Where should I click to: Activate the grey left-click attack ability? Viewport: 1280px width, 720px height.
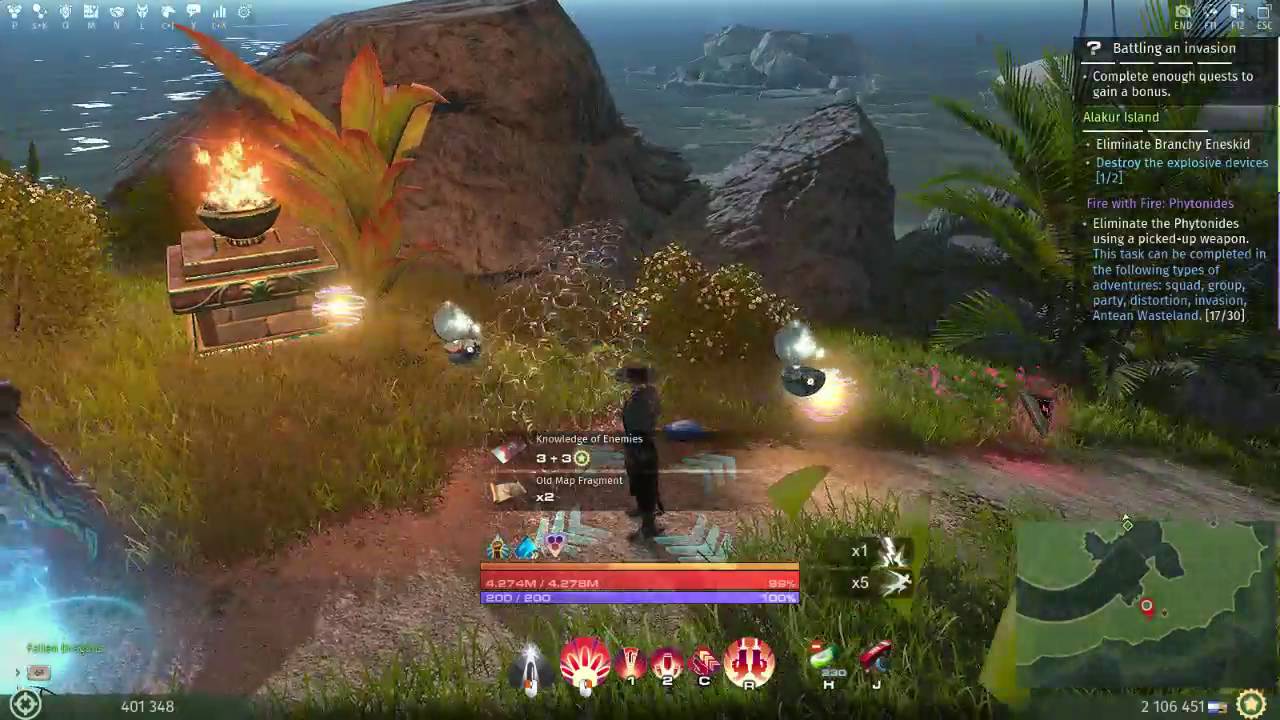click(531, 666)
